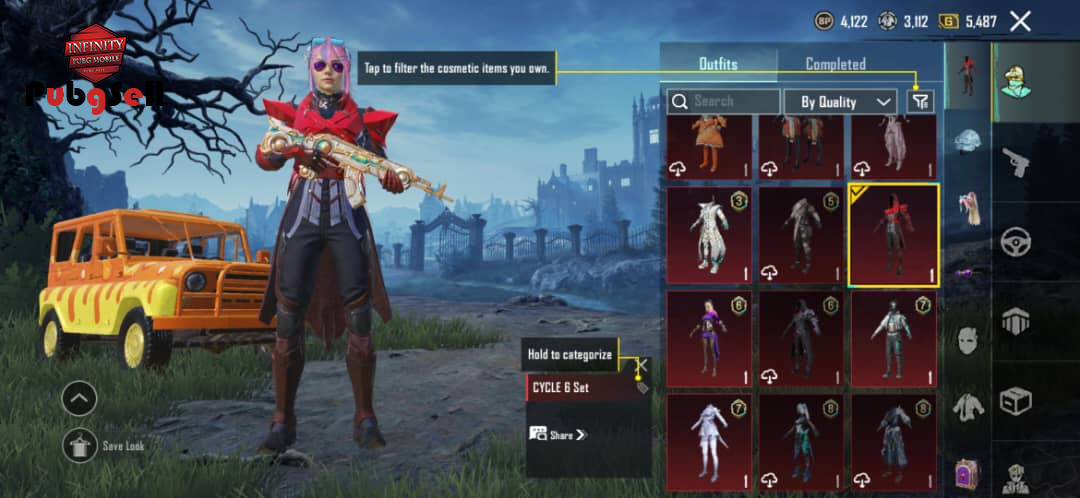Screen dimensions: 1080x498
Task: Share the CYCLE 6 Set
Action: click(x=558, y=435)
